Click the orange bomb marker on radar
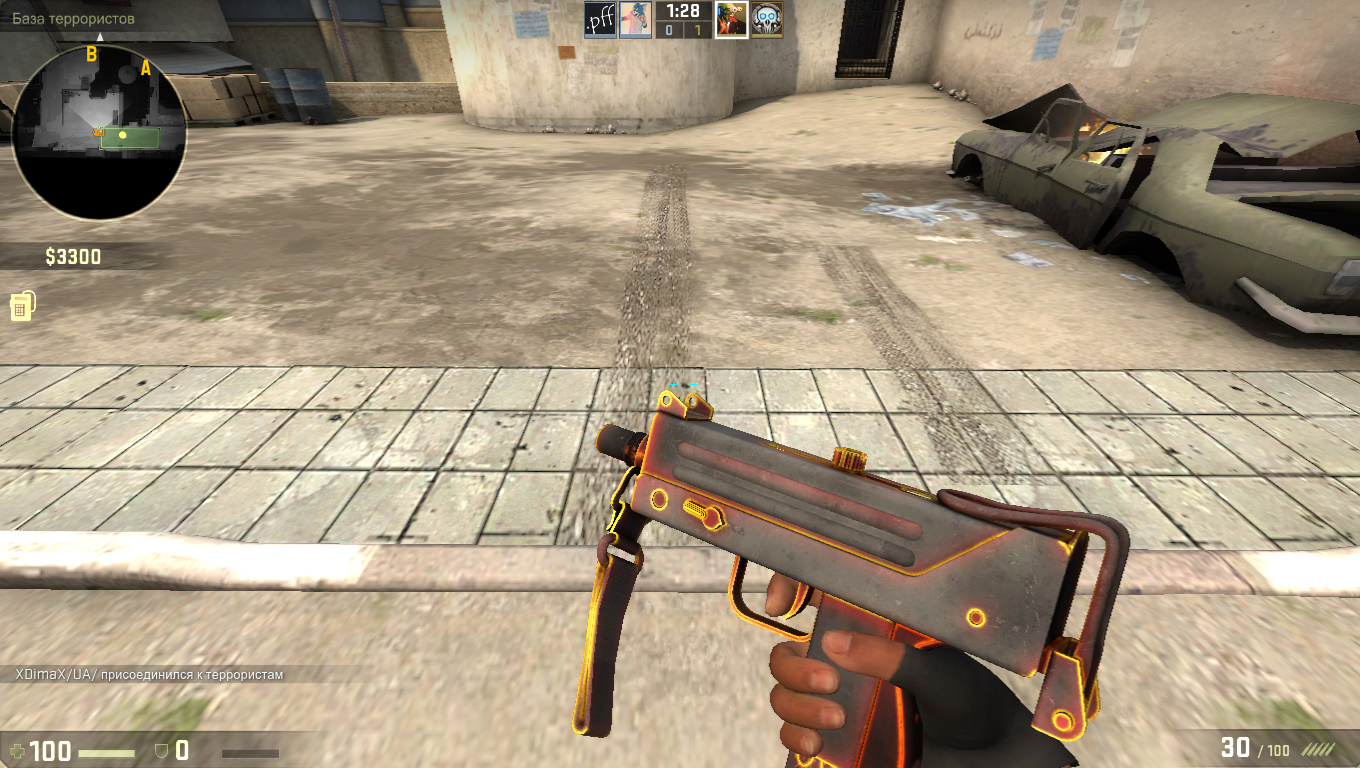This screenshot has width=1360, height=768. pos(98,132)
